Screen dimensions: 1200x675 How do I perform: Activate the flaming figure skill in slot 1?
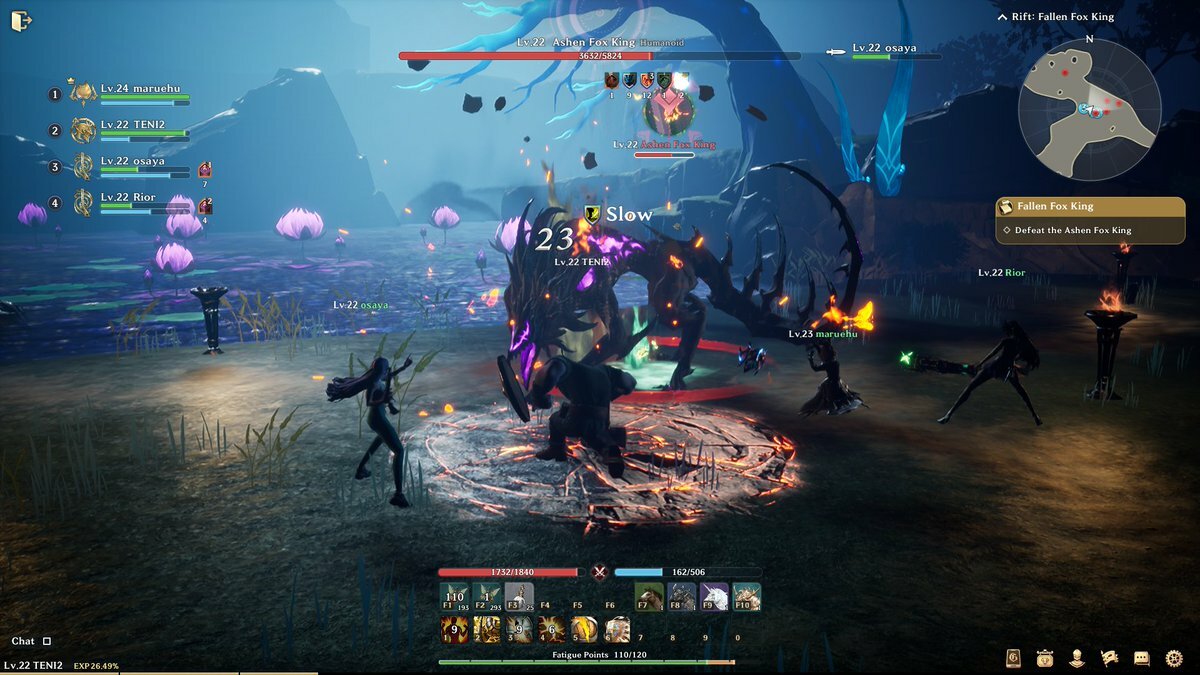pyautogui.click(x=455, y=629)
